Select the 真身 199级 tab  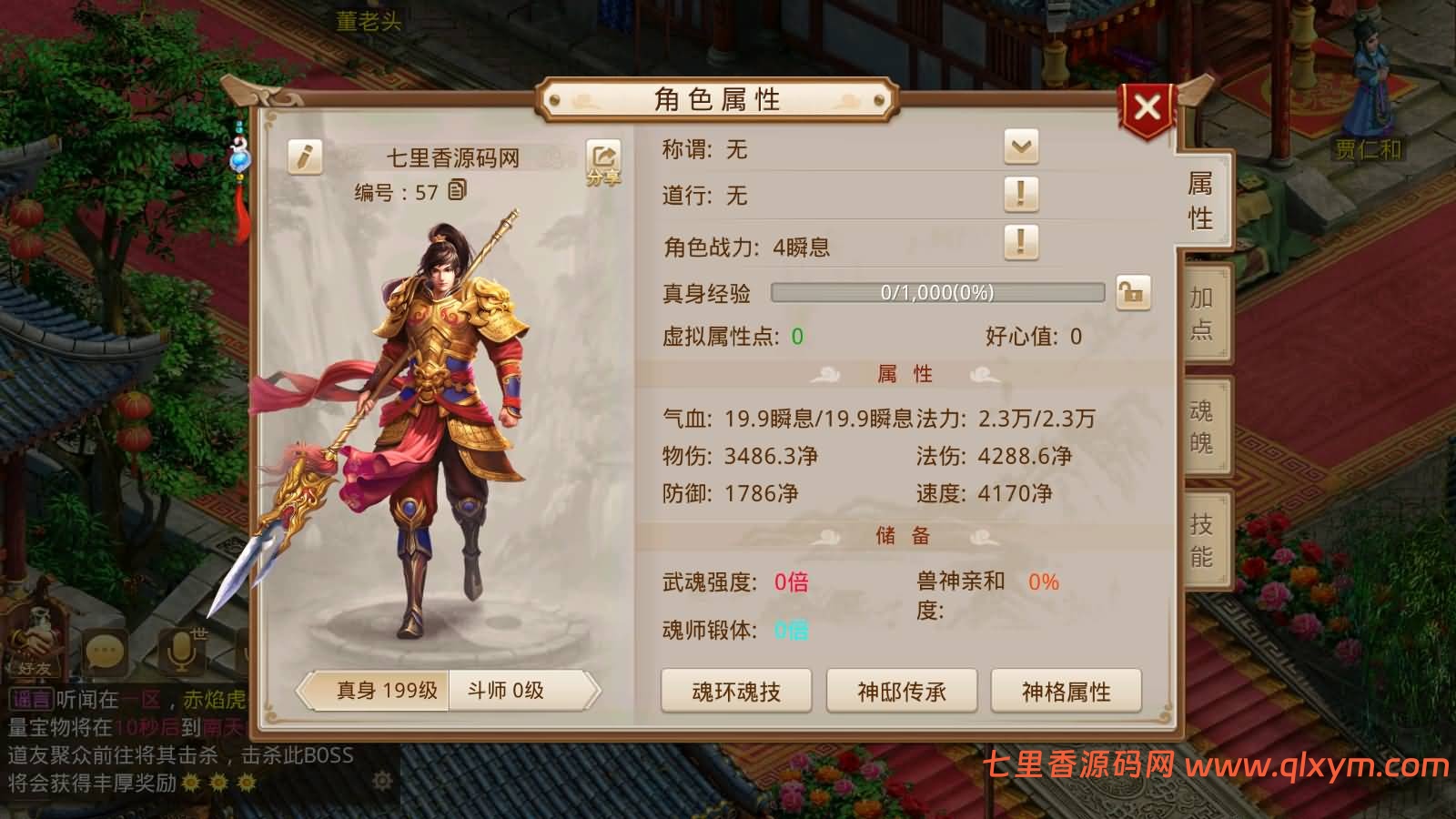click(x=386, y=692)
